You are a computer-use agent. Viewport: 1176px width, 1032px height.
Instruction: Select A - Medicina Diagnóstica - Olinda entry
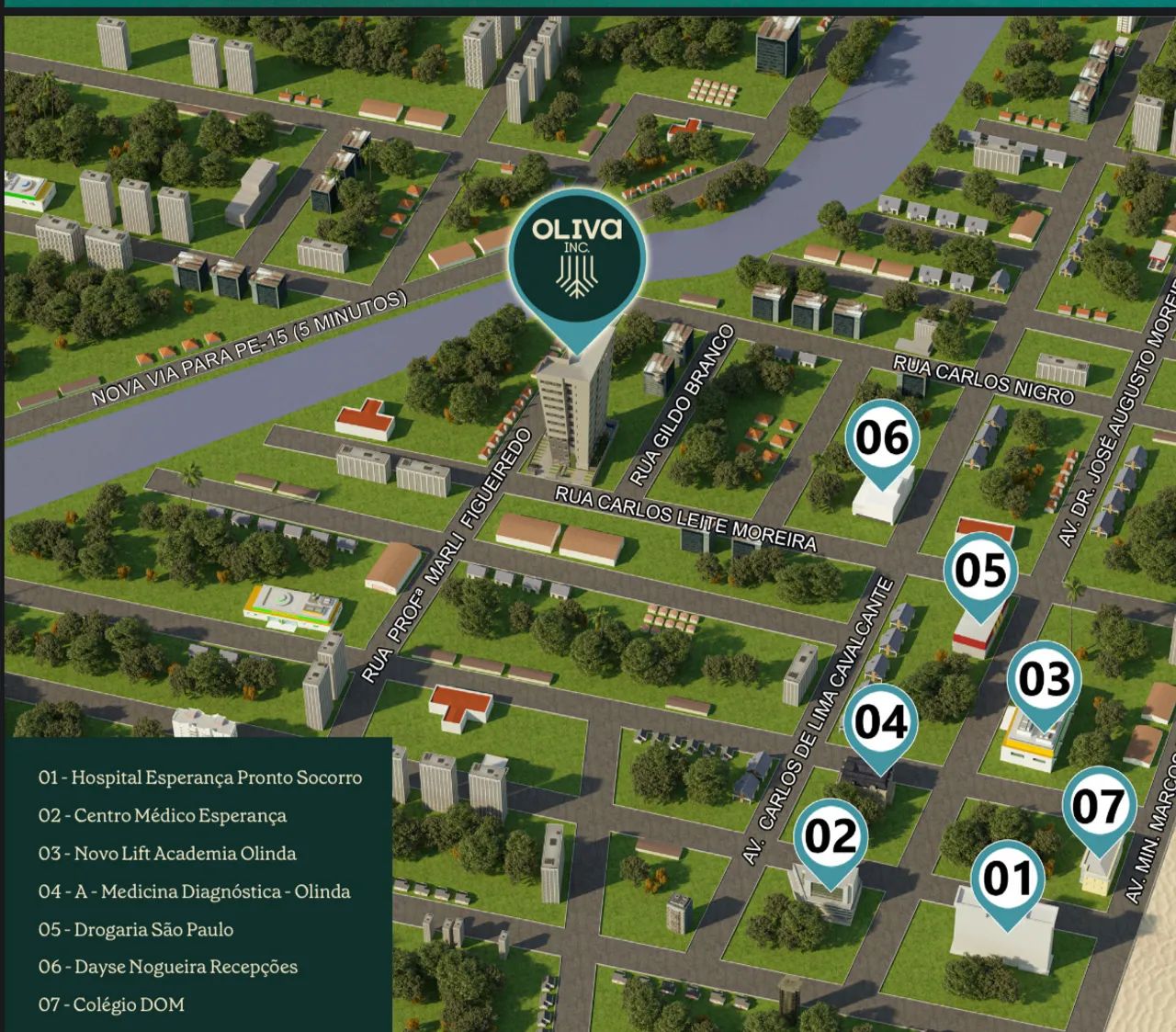point(194,891)
